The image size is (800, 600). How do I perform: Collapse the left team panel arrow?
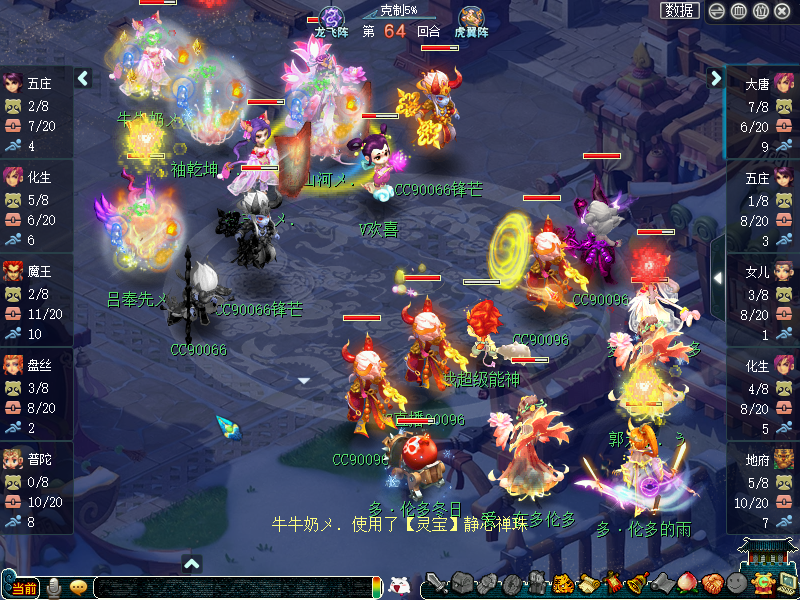coord(83,78)
